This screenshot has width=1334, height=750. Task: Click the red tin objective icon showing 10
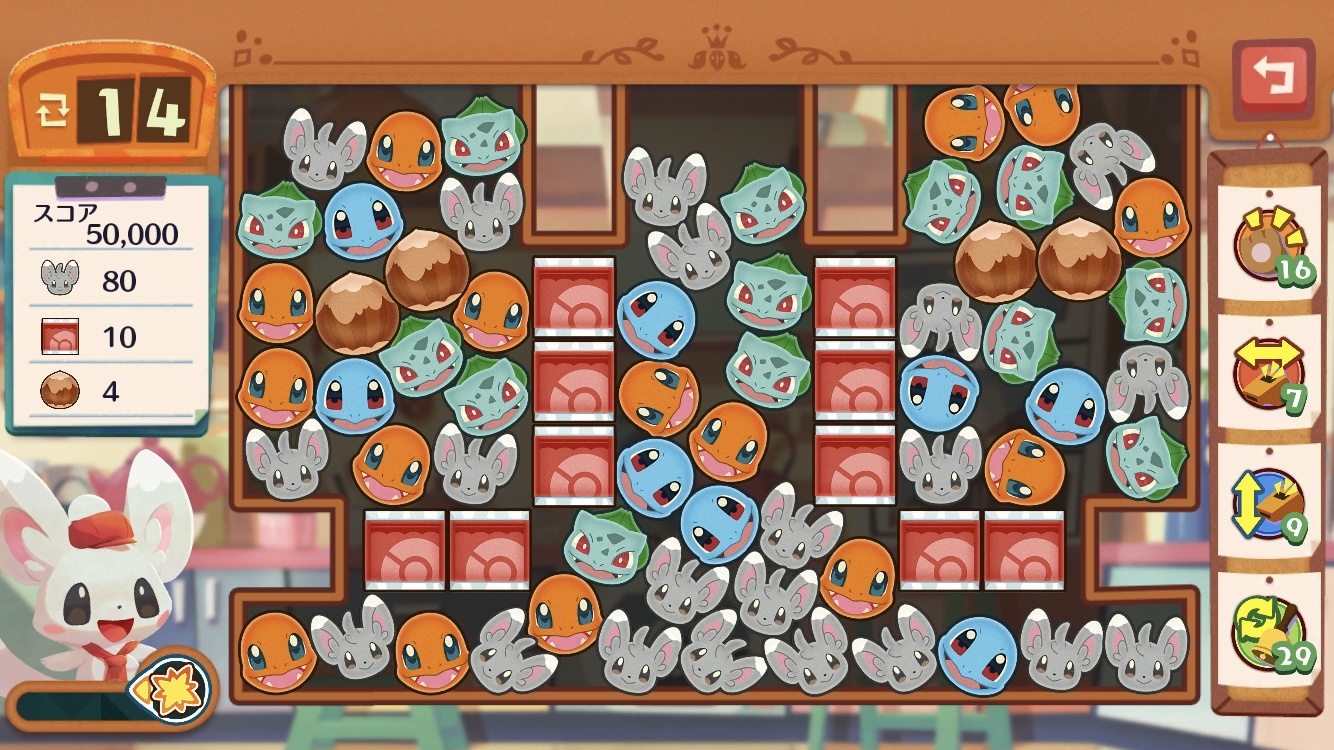pos(62,336)
